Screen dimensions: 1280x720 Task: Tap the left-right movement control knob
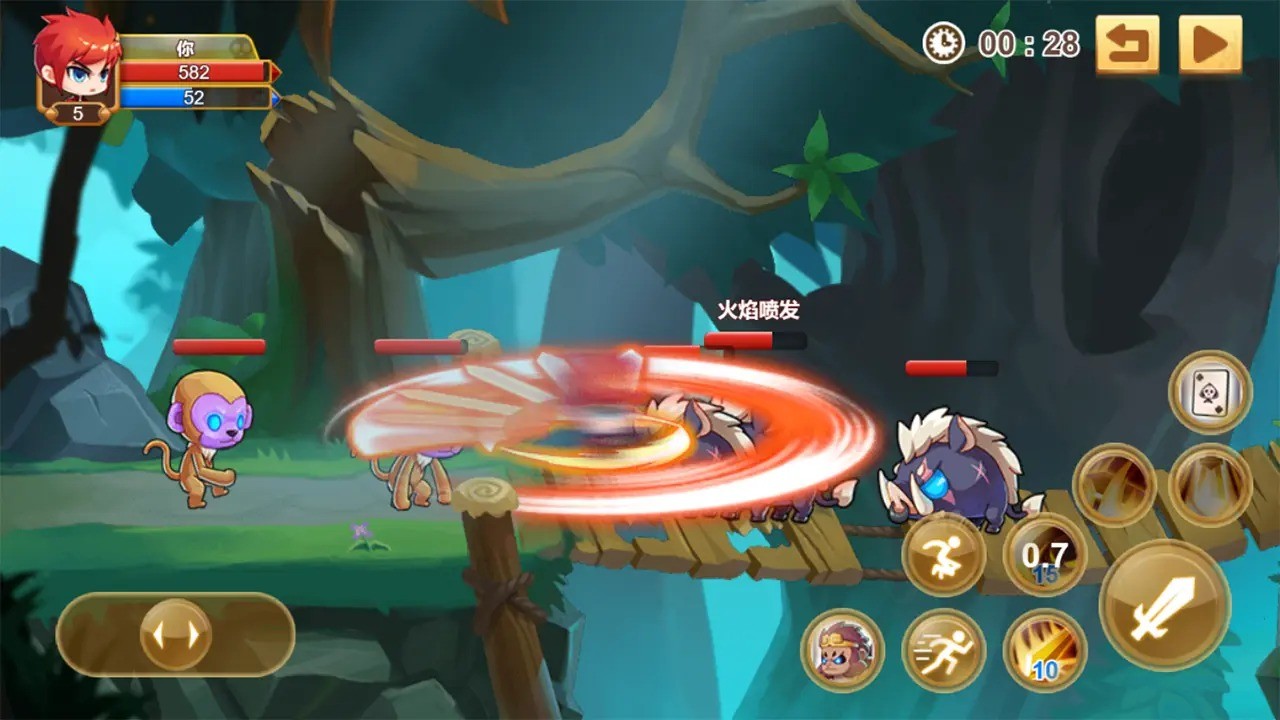click(175, 634)
